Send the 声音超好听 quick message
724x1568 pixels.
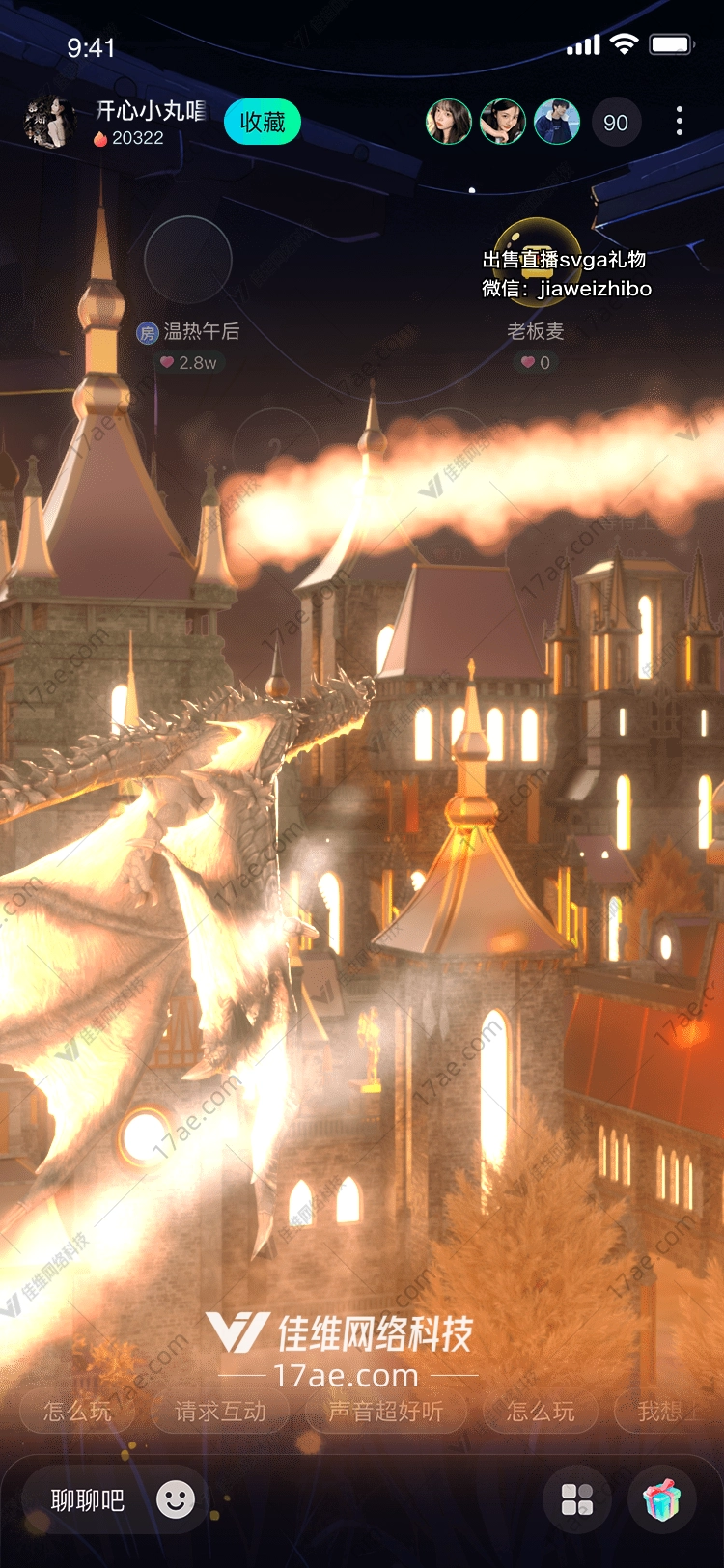coord(386,1412)
